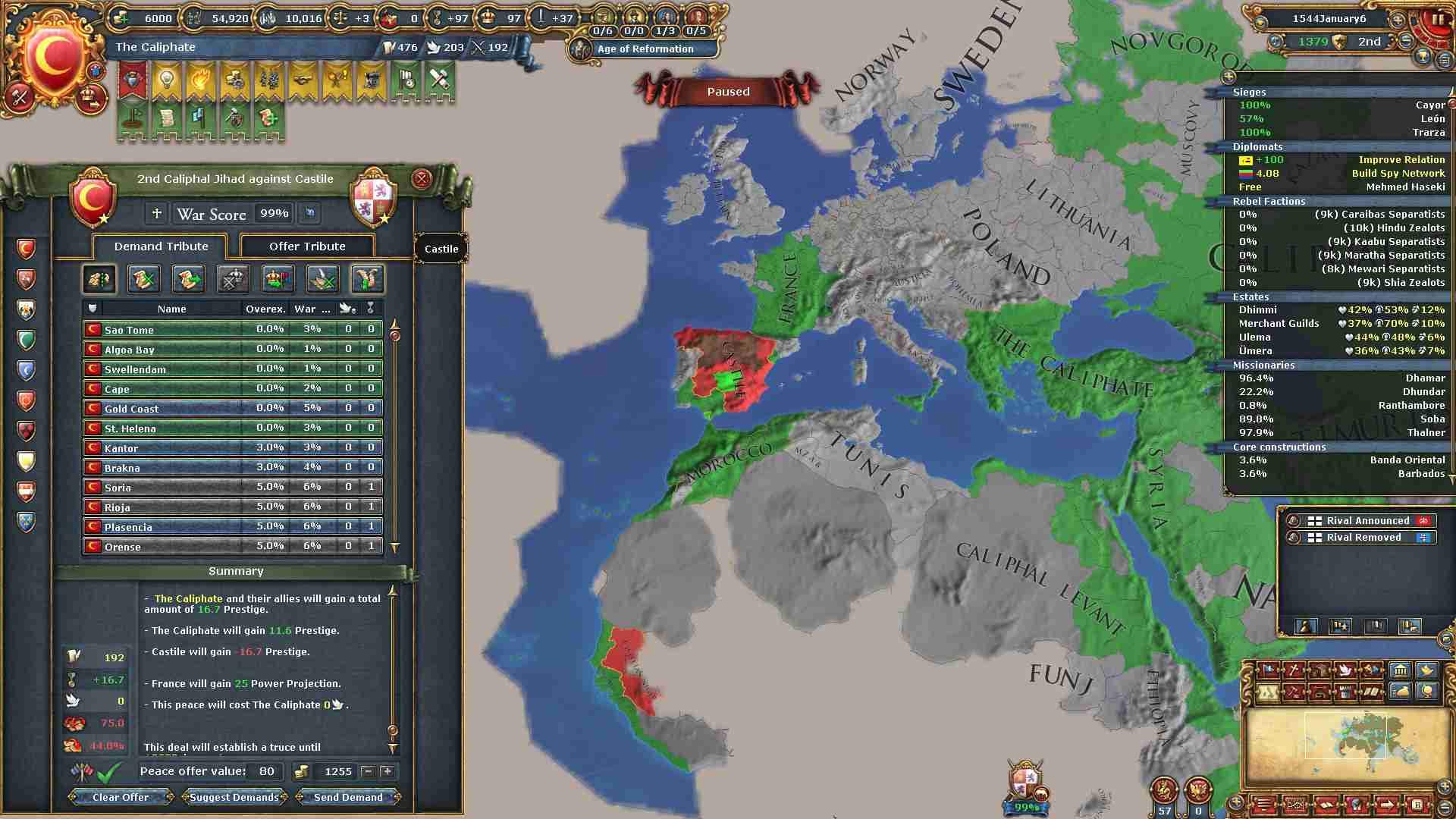1456x819 pixels.
Task: Select the Demand Tribute tab
Action: tap(161, 246)
